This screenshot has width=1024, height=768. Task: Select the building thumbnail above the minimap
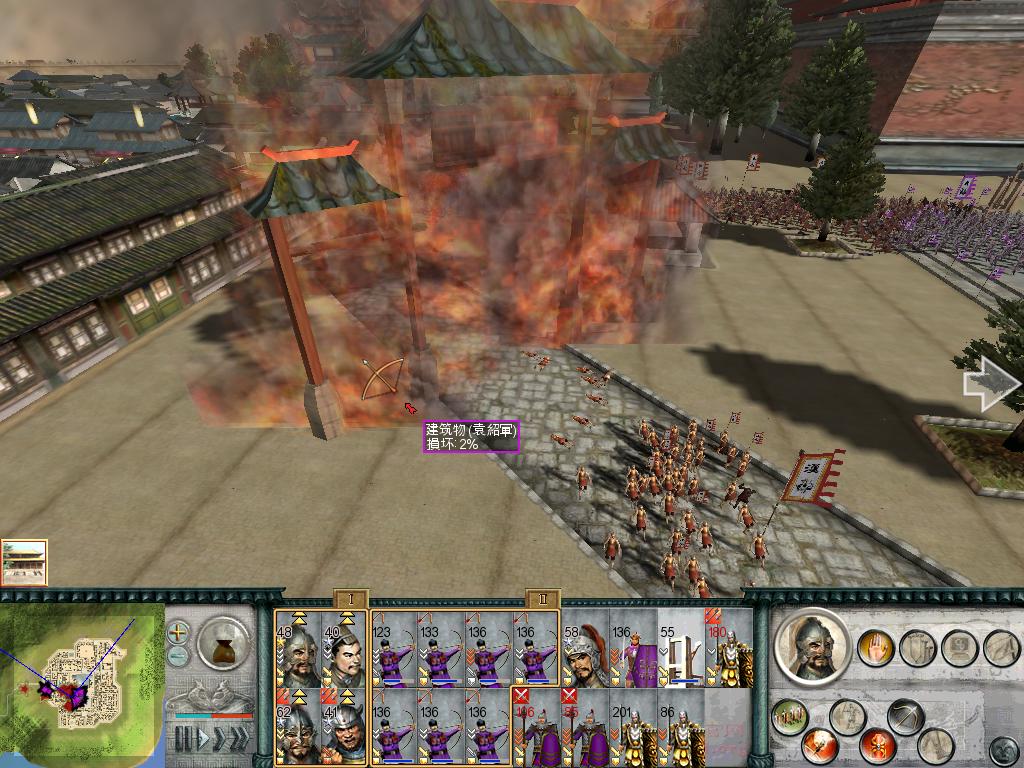pyautogui.click(x=24, y=562)
